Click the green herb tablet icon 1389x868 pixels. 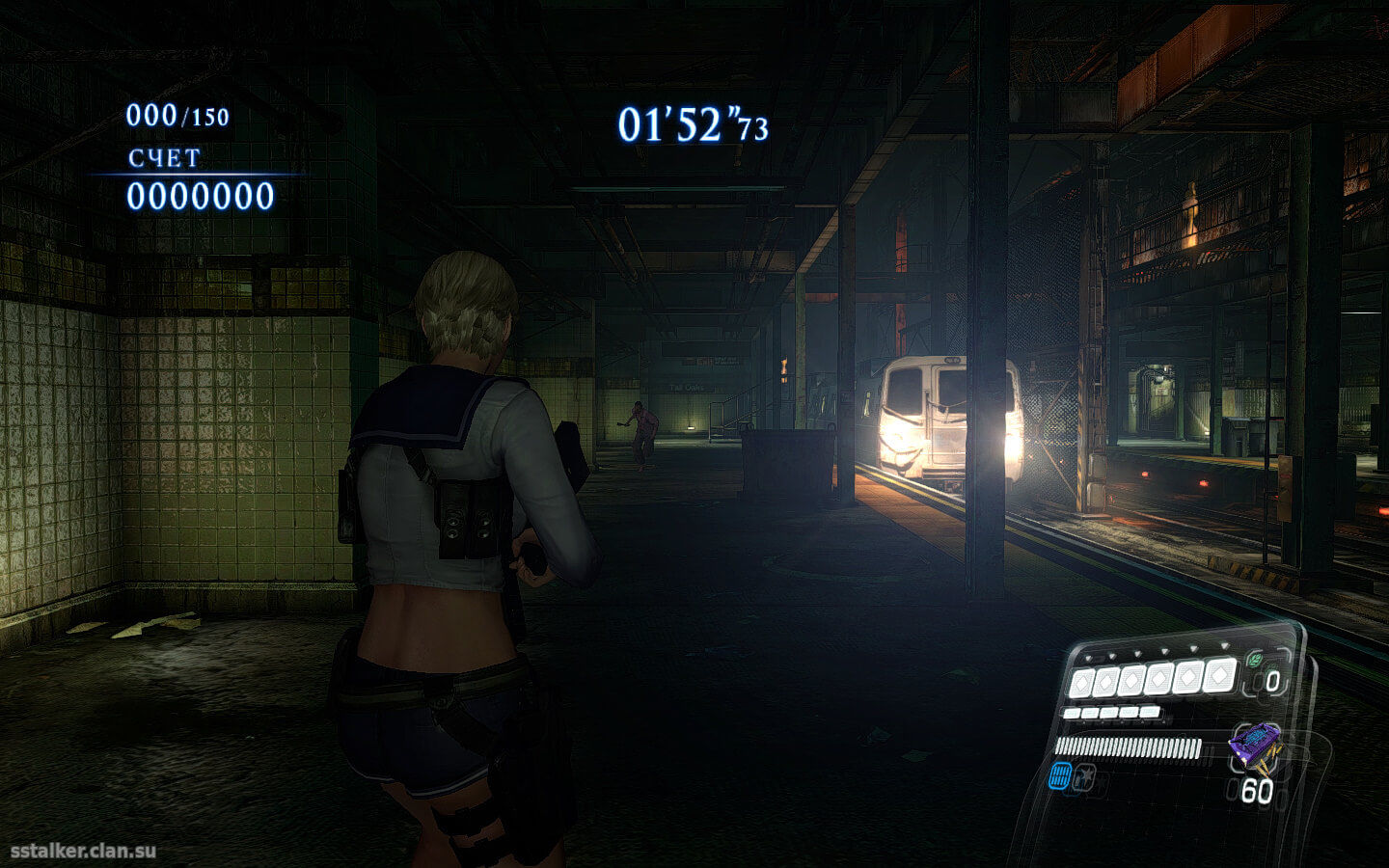click(1255, 661)
